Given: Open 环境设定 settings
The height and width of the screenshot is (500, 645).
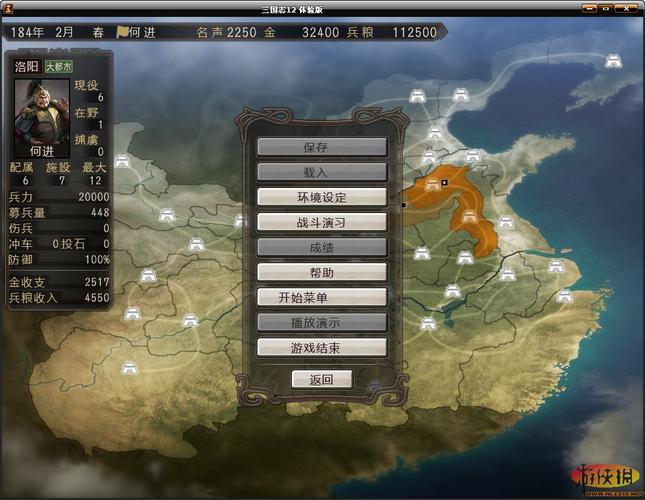Looking at the screenshot, I should pyautogui.click(x=321, y=197).
